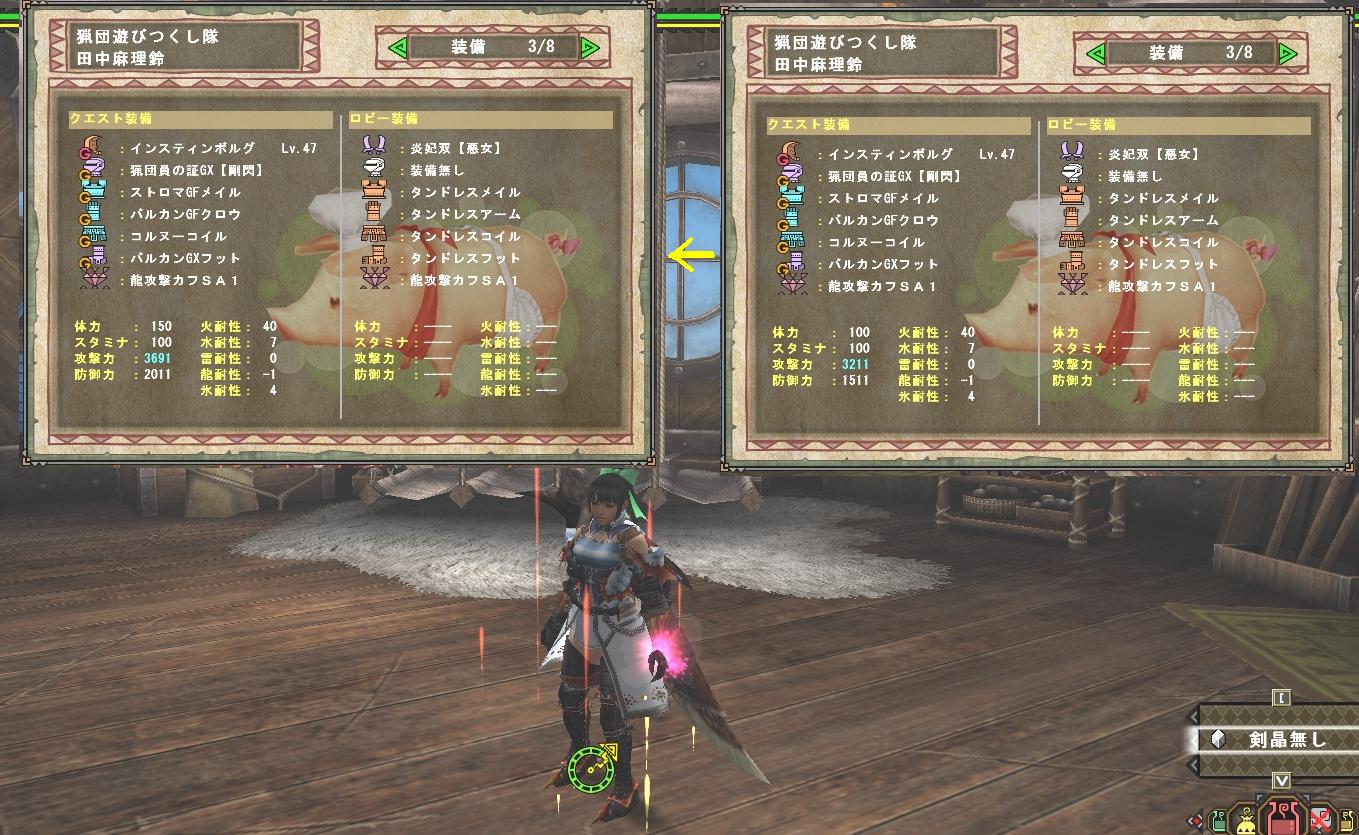Click next page arrow in attack 3211 panel
Viewport: 1359px width, 835px height.
coord(1287,53)
